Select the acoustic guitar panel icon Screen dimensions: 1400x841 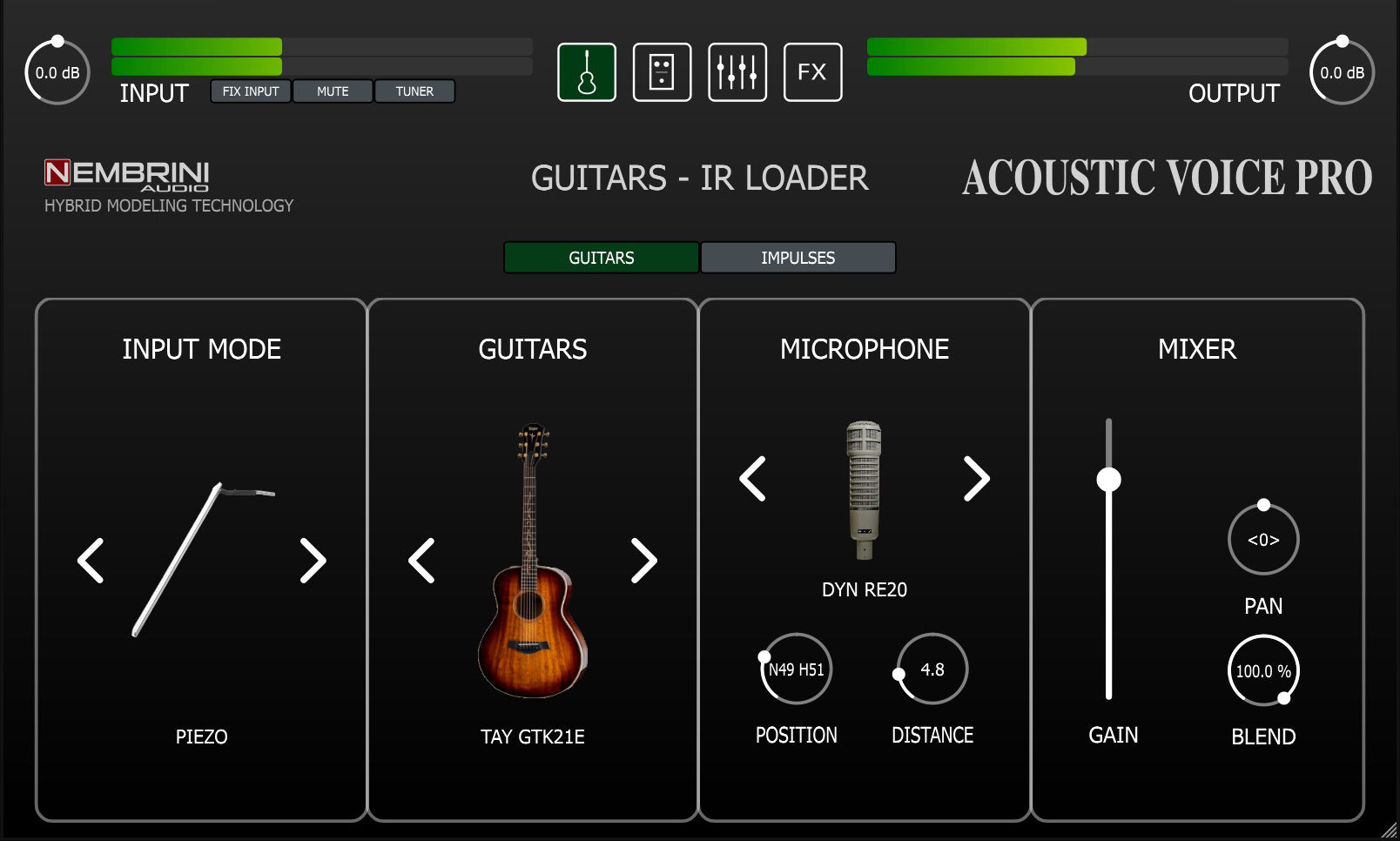(587, 73)
